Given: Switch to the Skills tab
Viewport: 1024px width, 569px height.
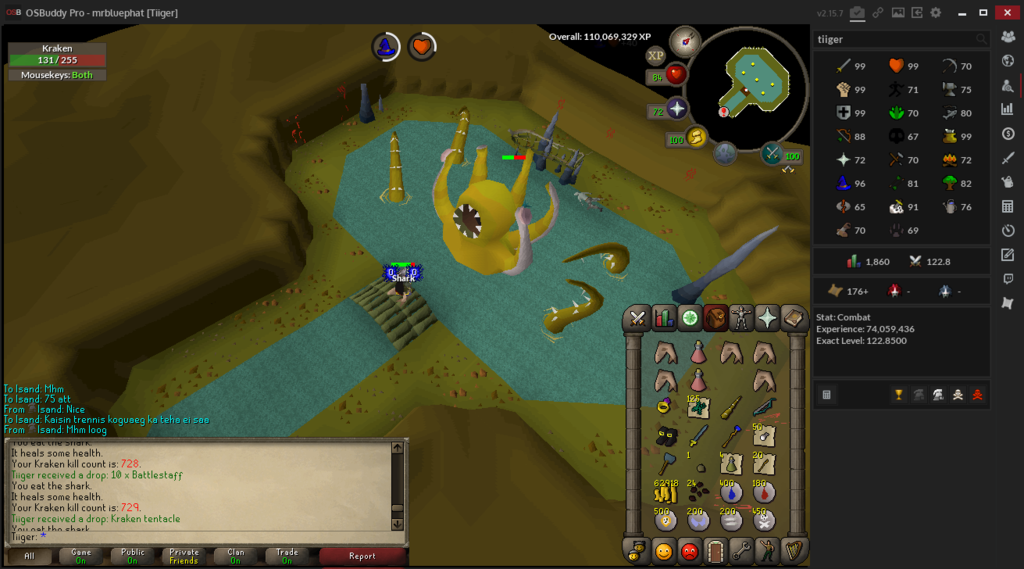Looking at the screenshot, I should pos(664,319).
